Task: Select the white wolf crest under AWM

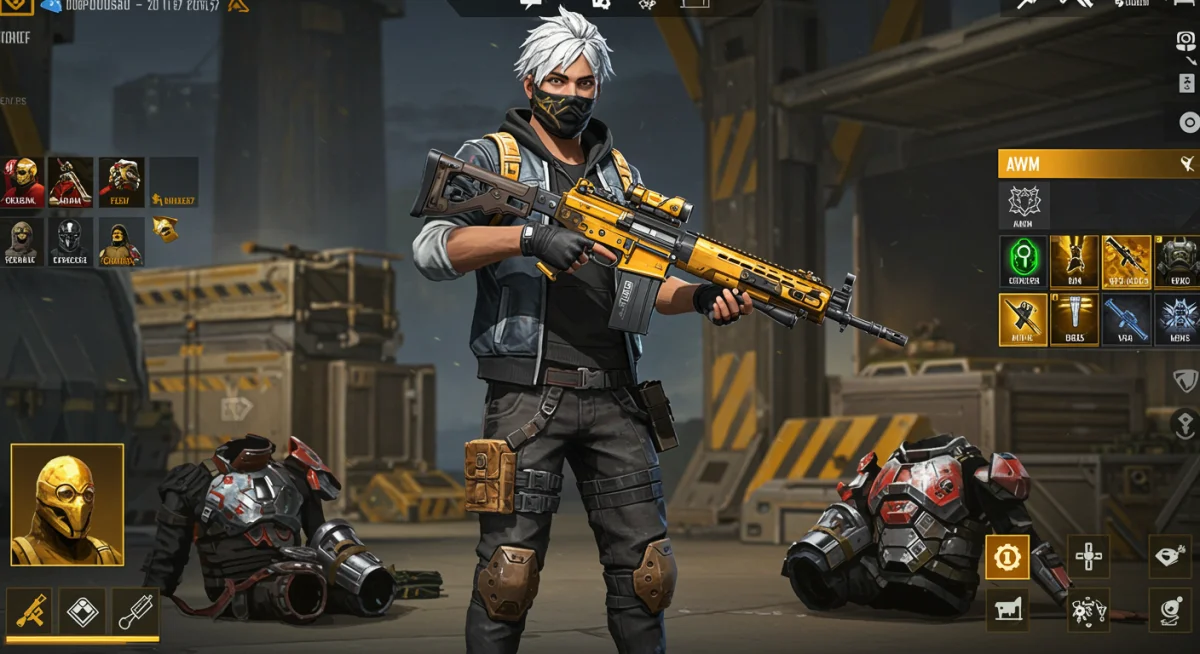Action: [1023, 205]
